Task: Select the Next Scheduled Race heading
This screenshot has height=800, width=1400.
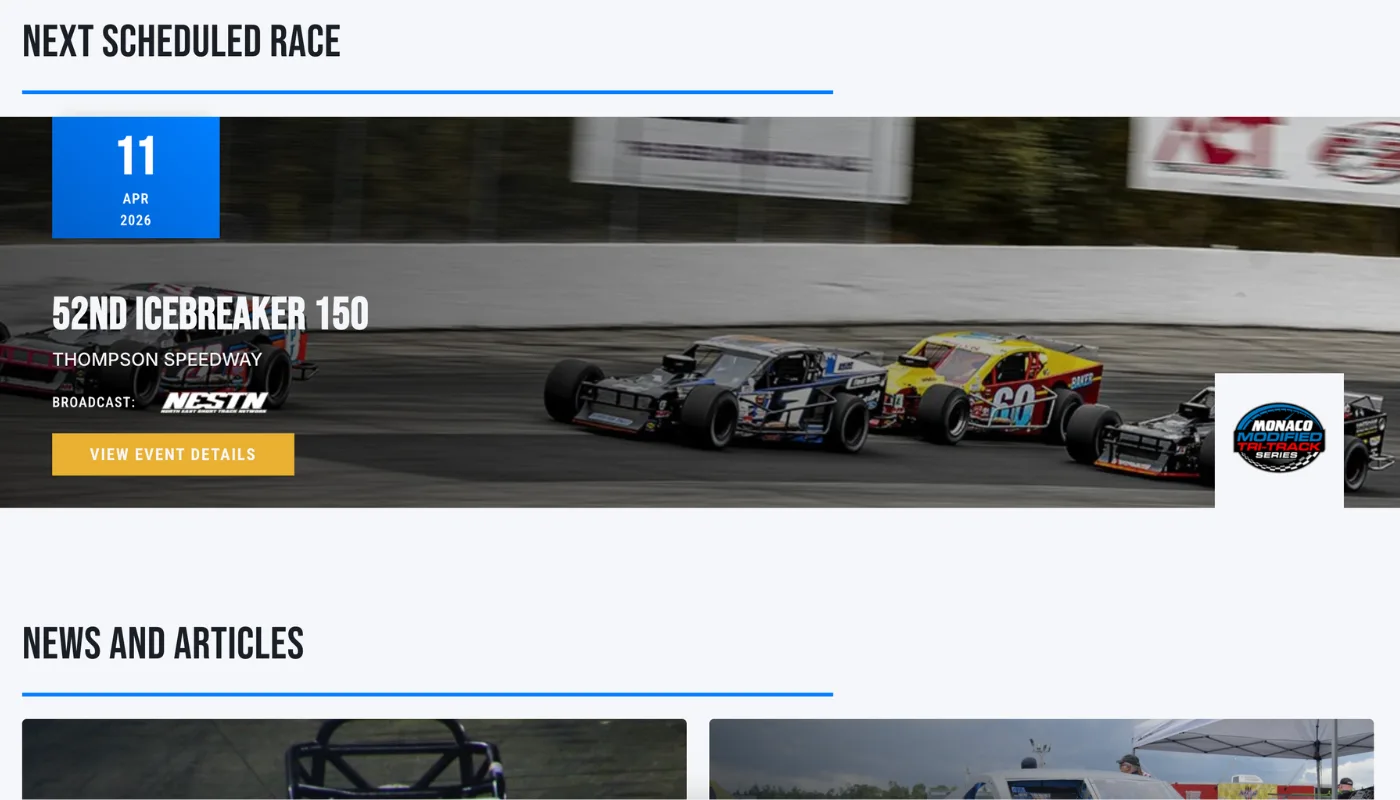Action: (x=181, y=41)
